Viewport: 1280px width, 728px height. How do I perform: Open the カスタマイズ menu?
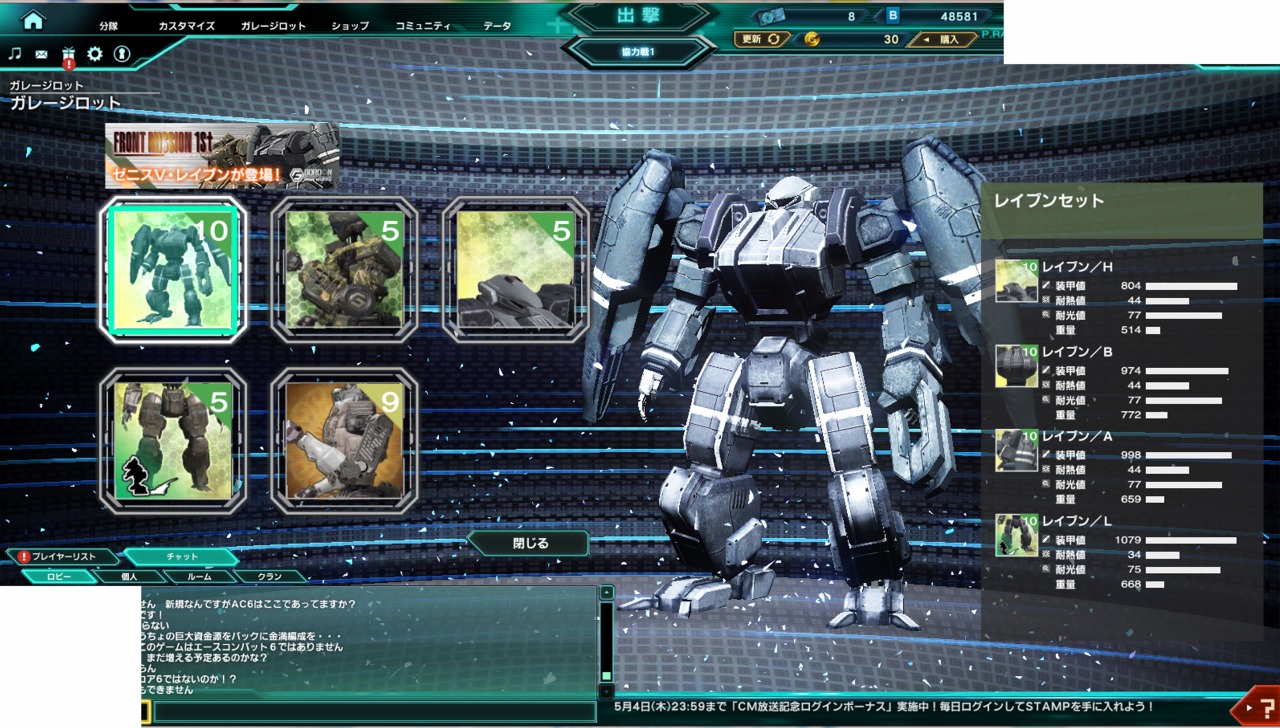click(187, 26)
